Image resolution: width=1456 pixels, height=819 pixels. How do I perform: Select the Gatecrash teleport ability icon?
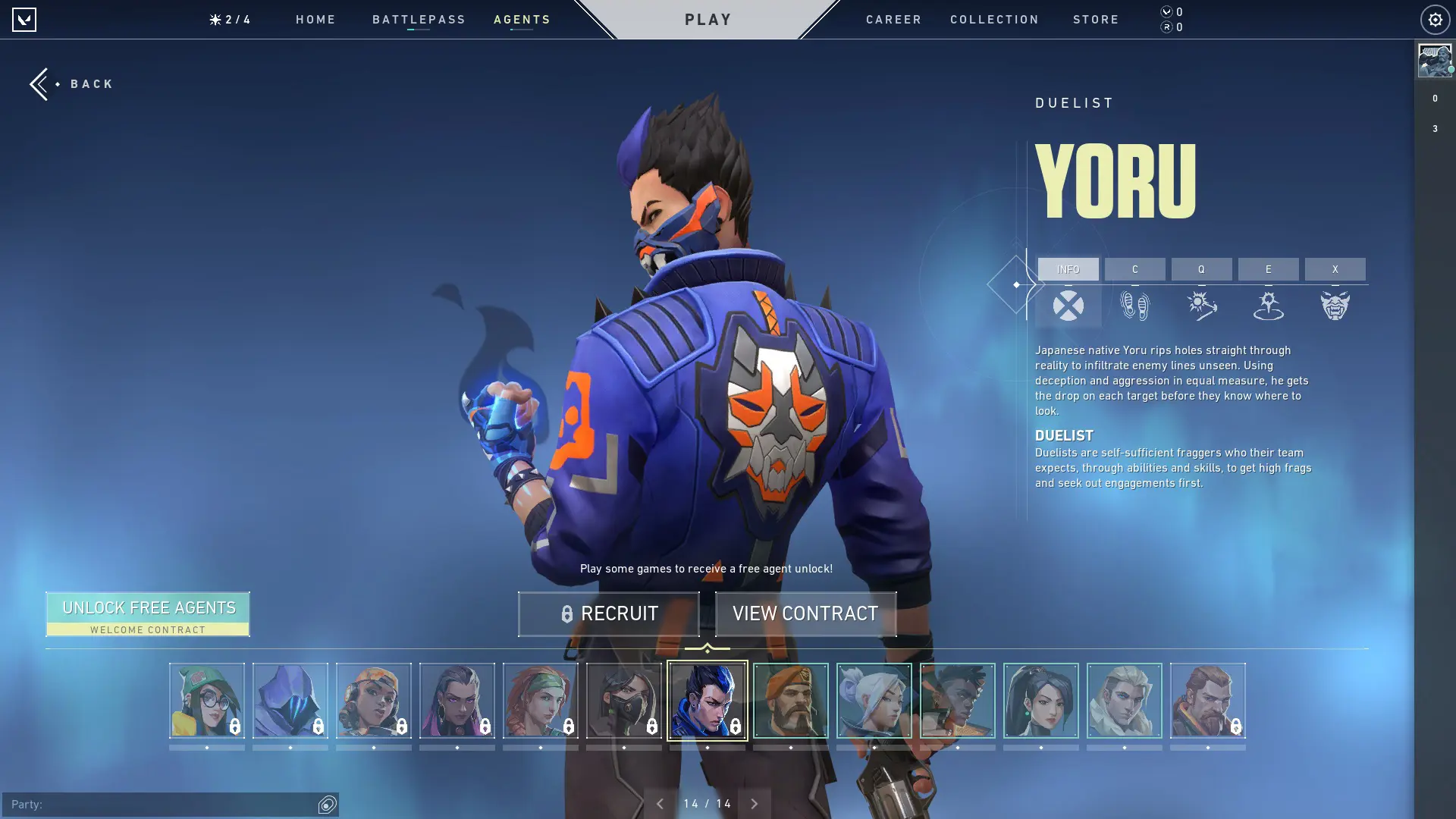pyautogui.click(x=1268, y=305)
